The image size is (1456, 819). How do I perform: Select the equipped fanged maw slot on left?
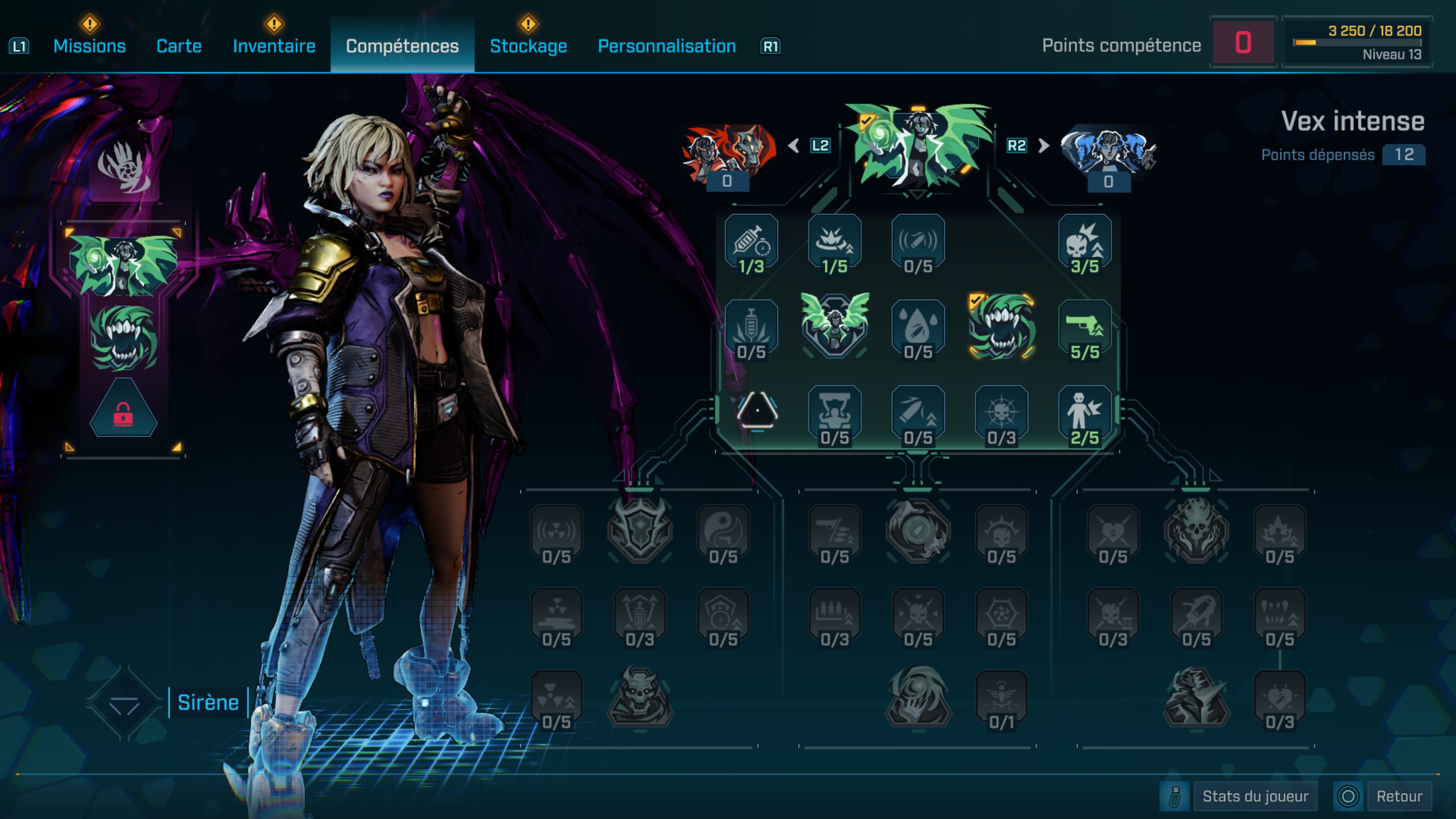coord(123,338)
